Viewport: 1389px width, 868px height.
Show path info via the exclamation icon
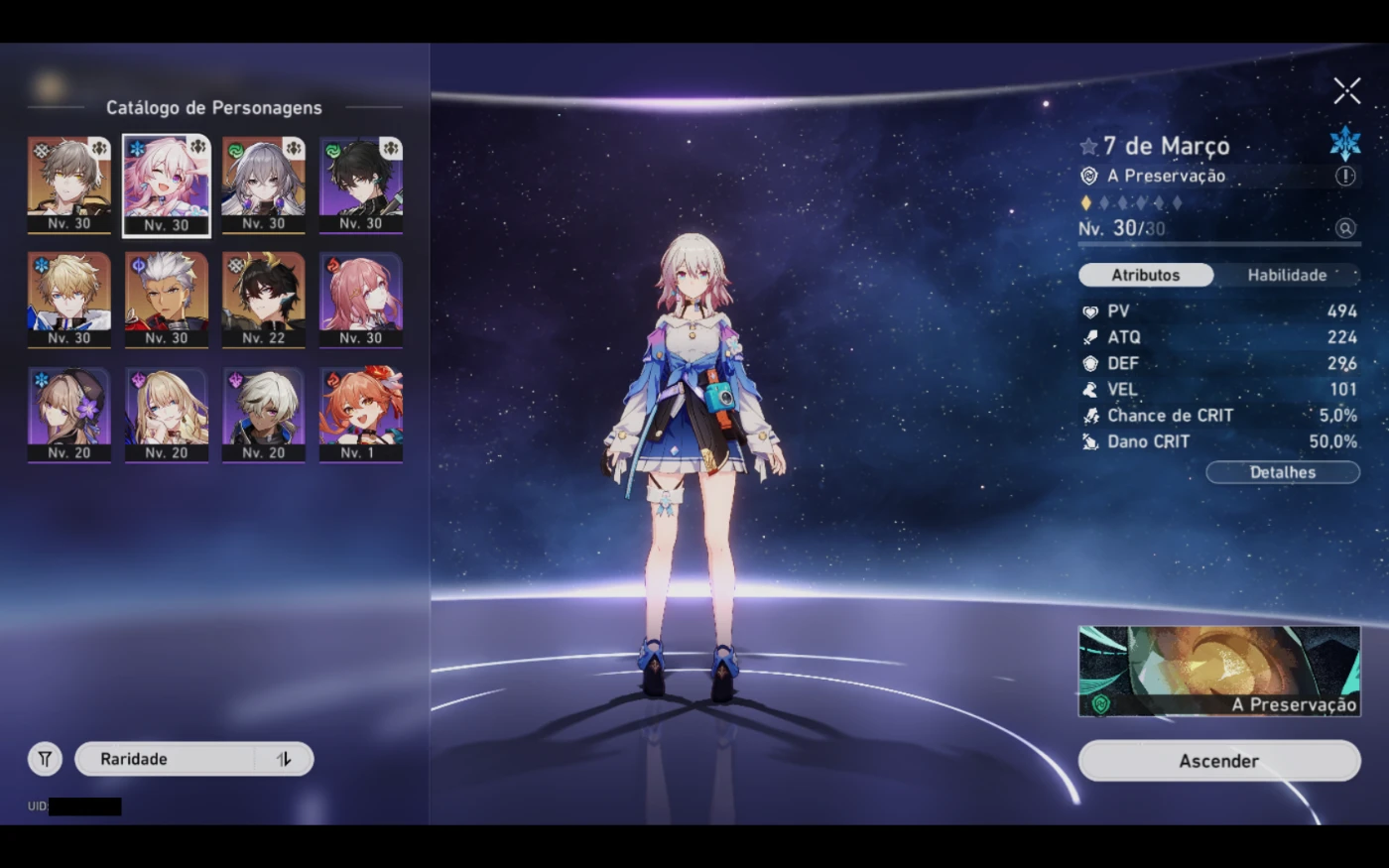coord(1344,176)
